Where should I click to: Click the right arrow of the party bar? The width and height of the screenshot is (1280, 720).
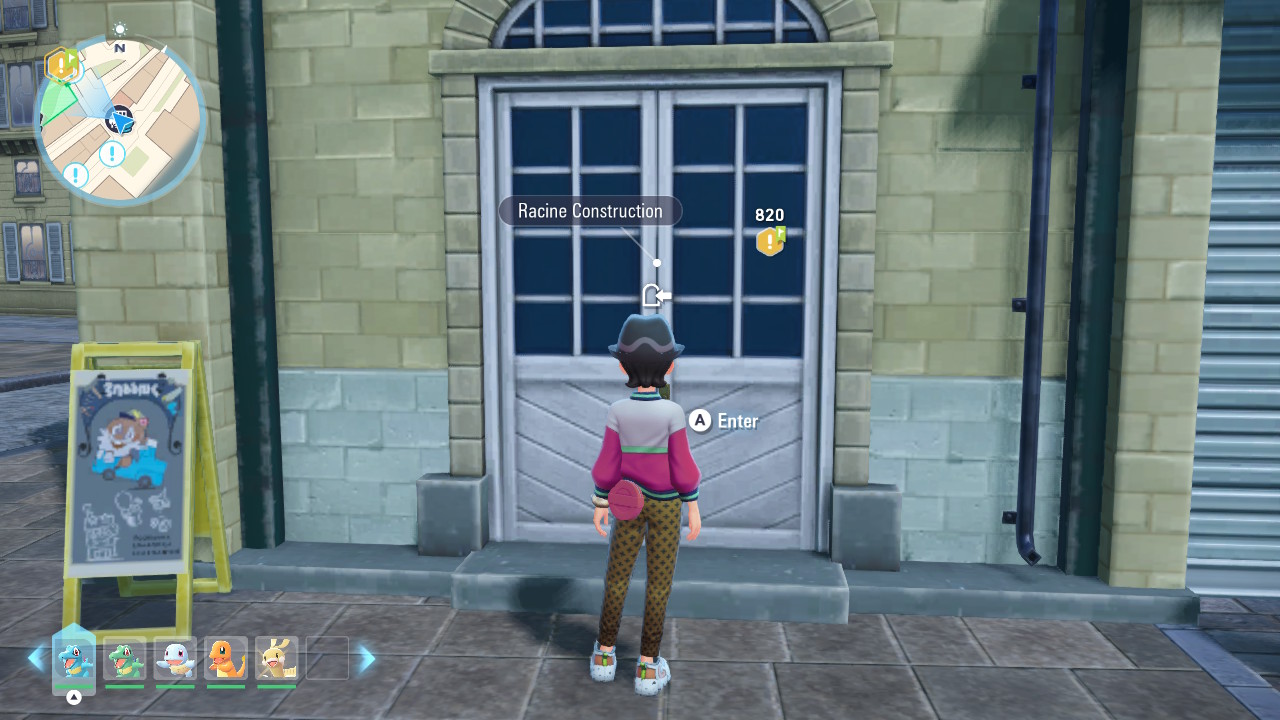pos(367,658)
